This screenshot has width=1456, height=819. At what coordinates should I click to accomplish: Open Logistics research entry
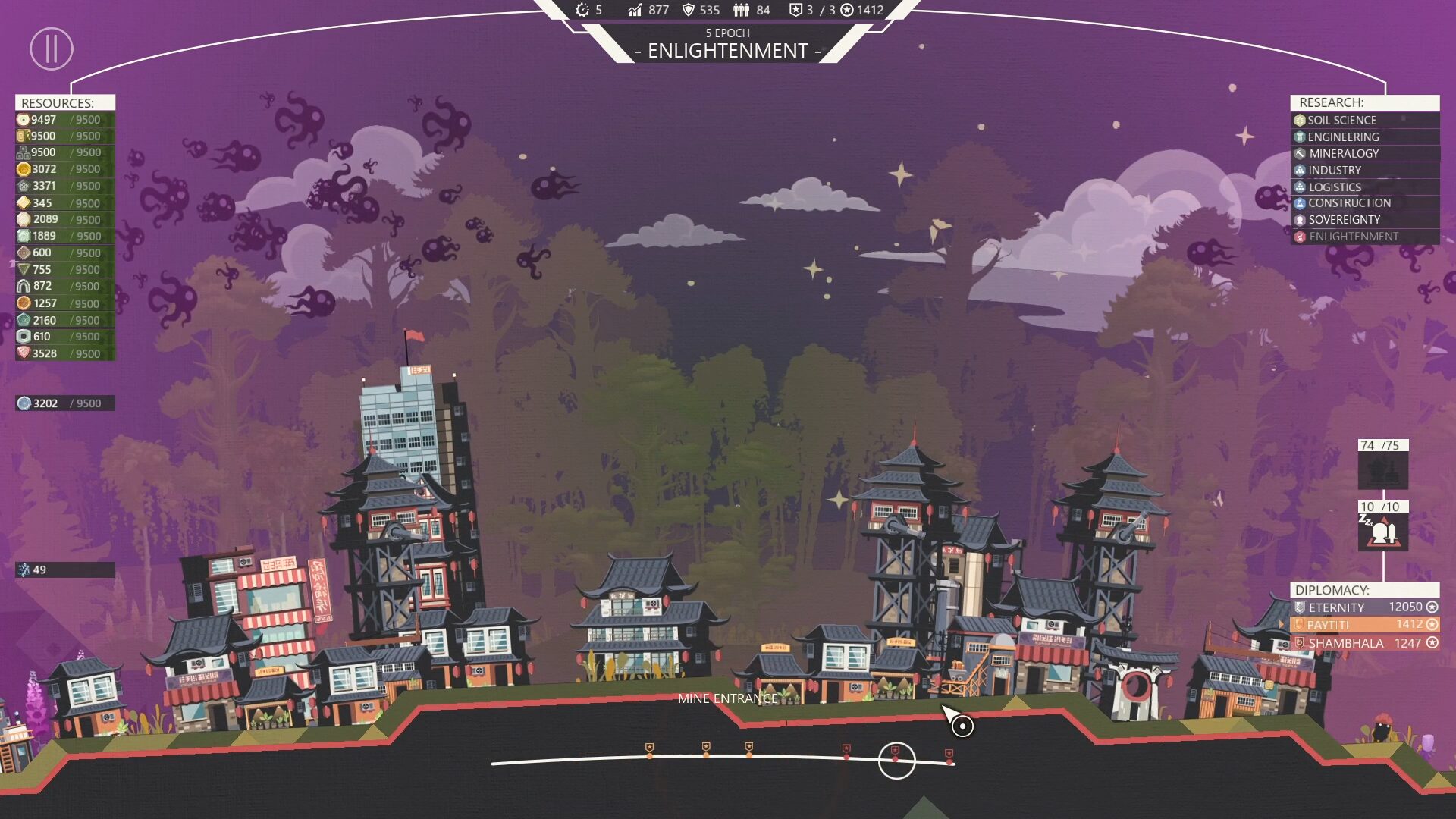pos(1335,187)
